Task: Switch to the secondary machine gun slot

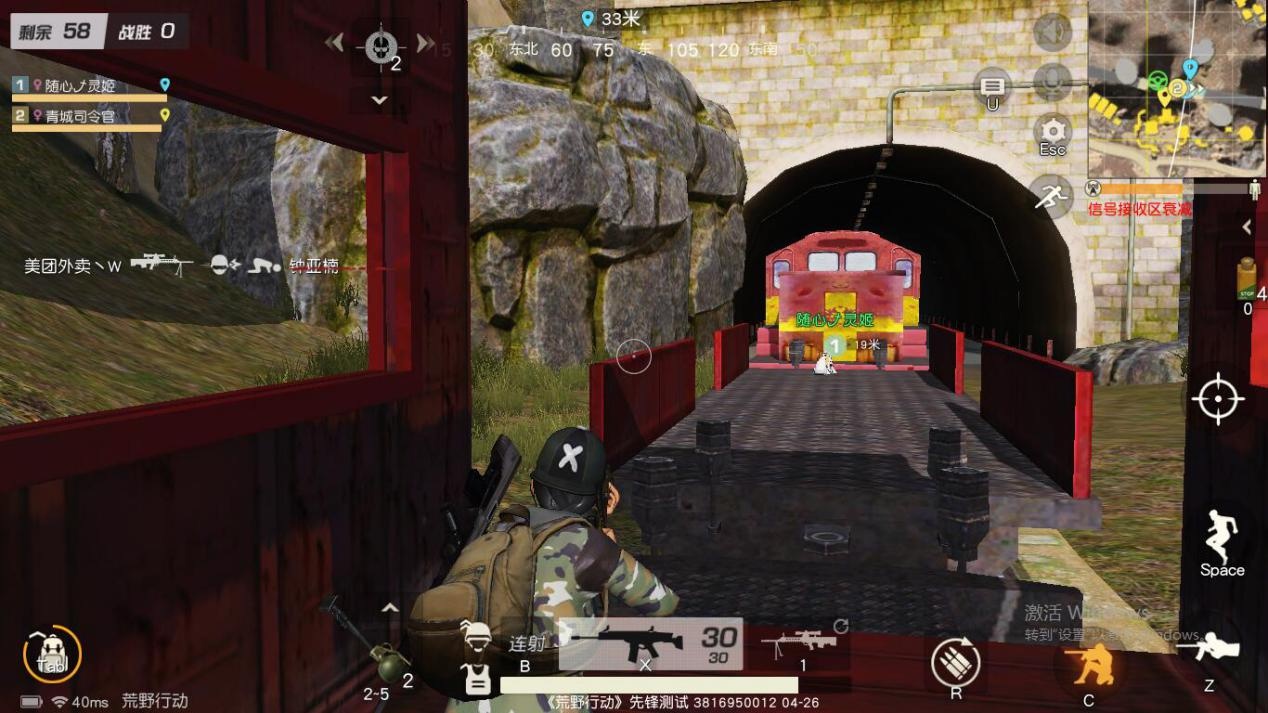Action: 799,641
